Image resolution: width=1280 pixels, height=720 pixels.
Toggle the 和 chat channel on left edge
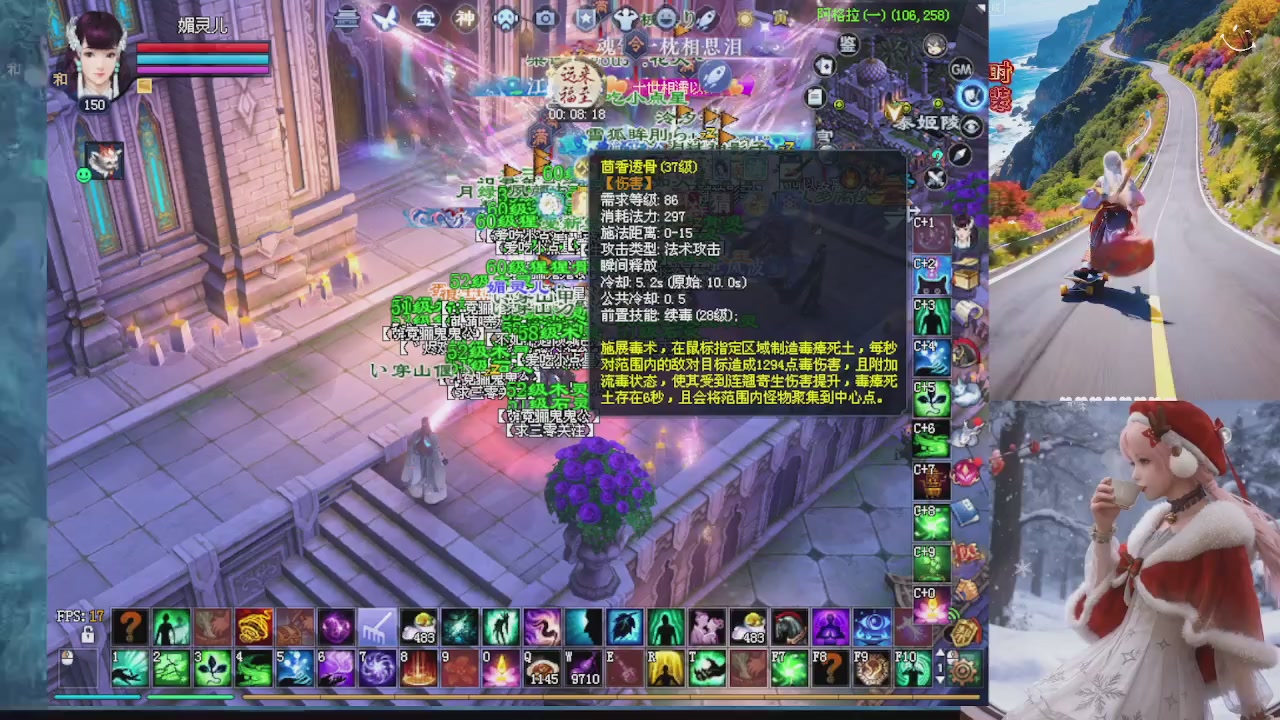click(x=13, y=68)
